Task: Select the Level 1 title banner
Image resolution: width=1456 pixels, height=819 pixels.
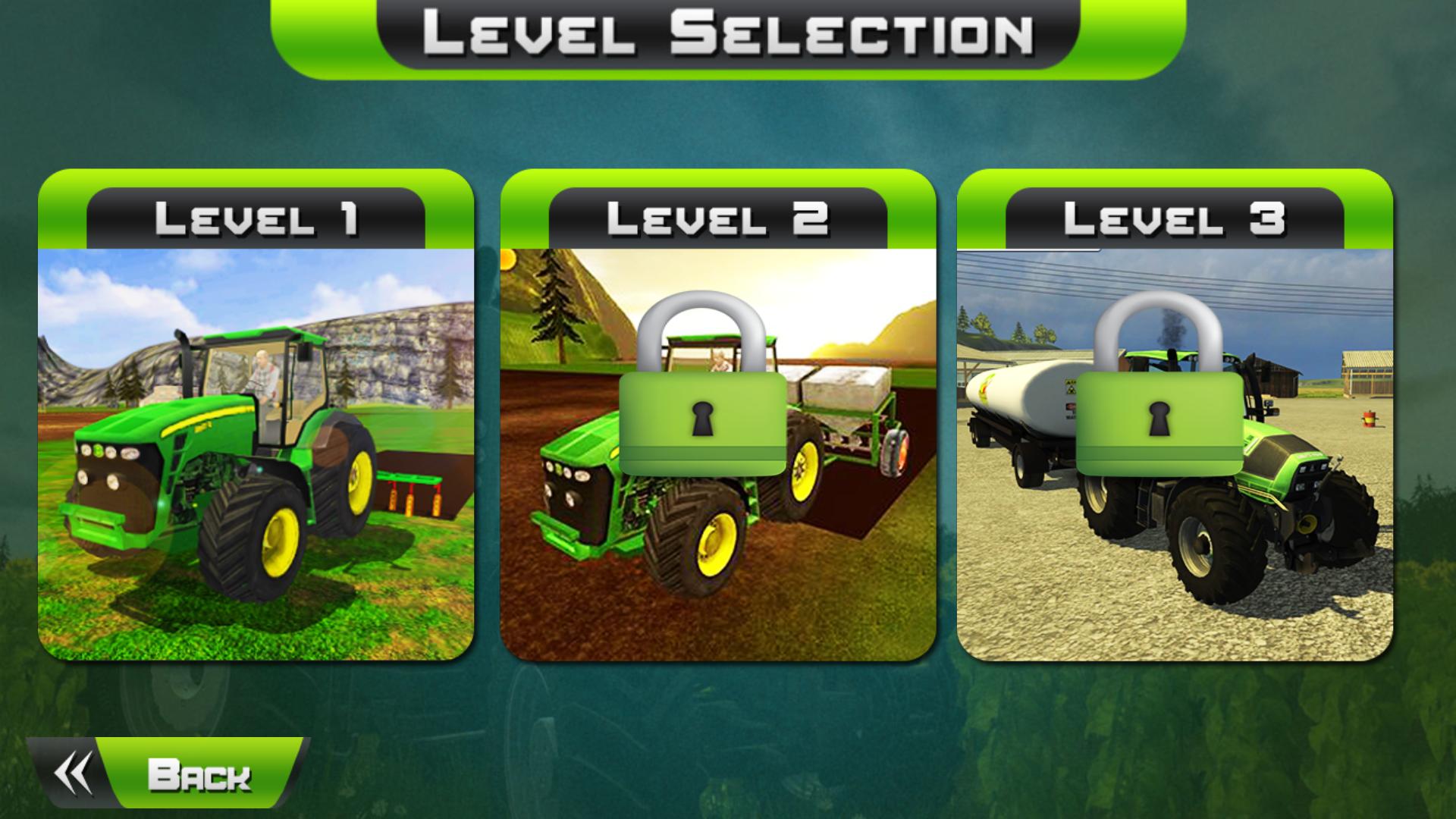Action: 254,218
